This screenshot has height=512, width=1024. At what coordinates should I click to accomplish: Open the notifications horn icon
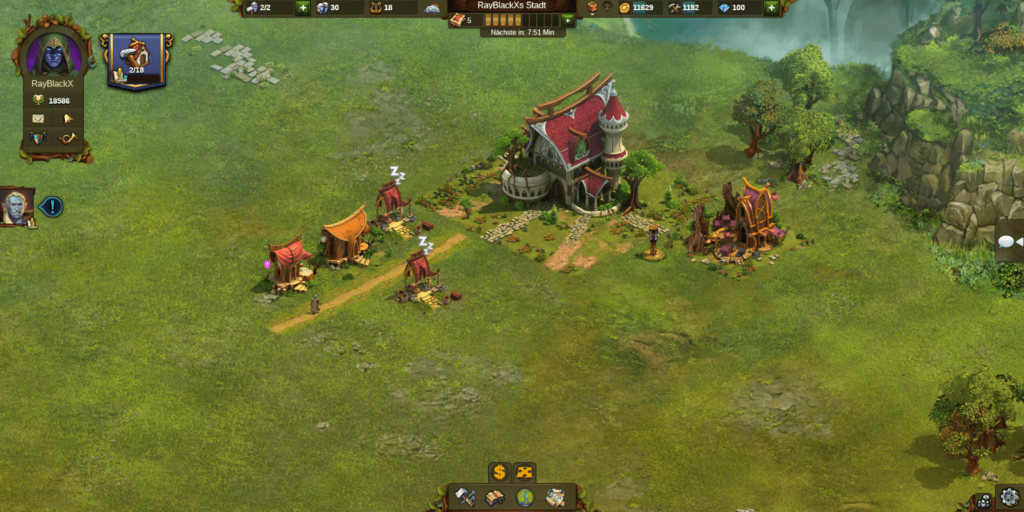[69, 137]
